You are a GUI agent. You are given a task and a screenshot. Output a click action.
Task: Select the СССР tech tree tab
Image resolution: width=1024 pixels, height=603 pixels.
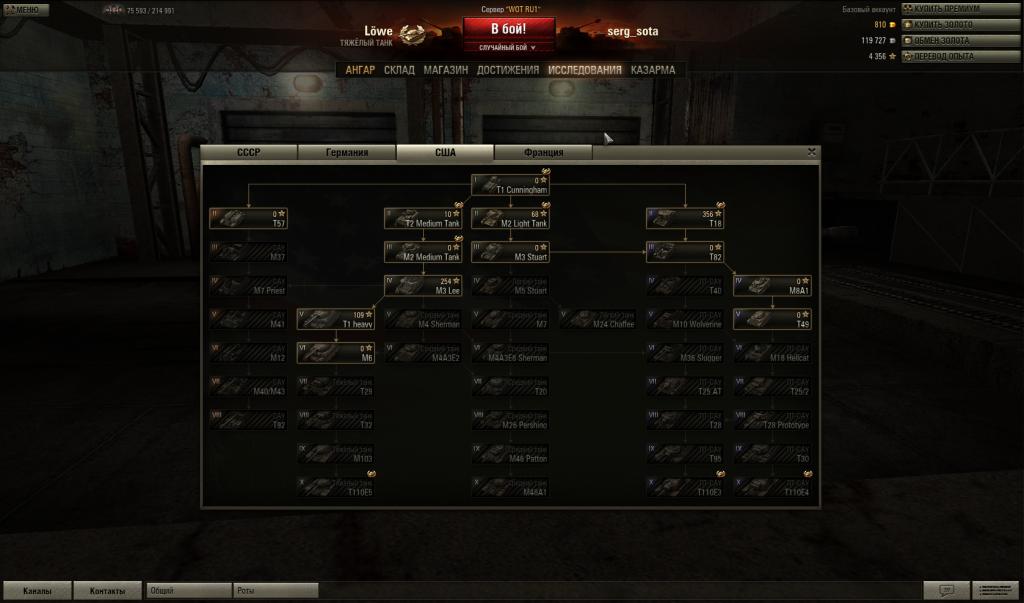click(249, 153)
